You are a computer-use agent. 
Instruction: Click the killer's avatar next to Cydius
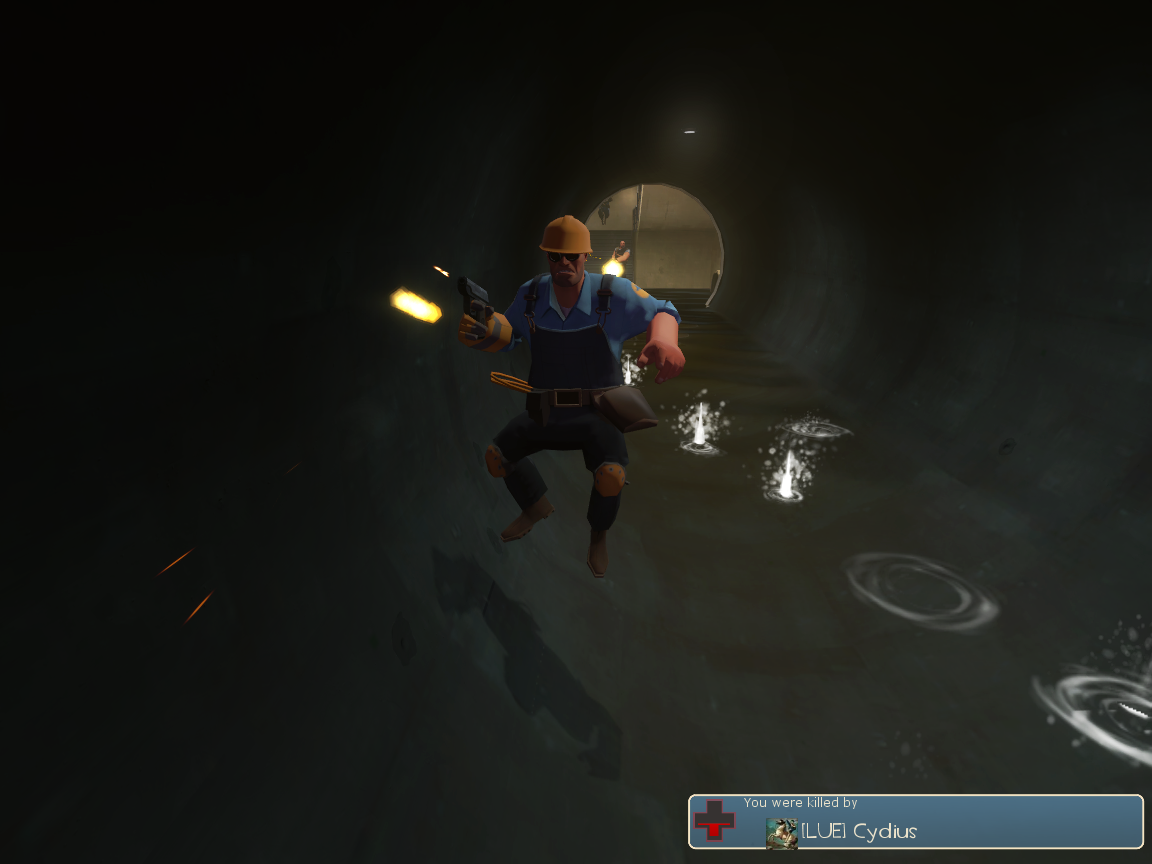(x=782, y=833)
